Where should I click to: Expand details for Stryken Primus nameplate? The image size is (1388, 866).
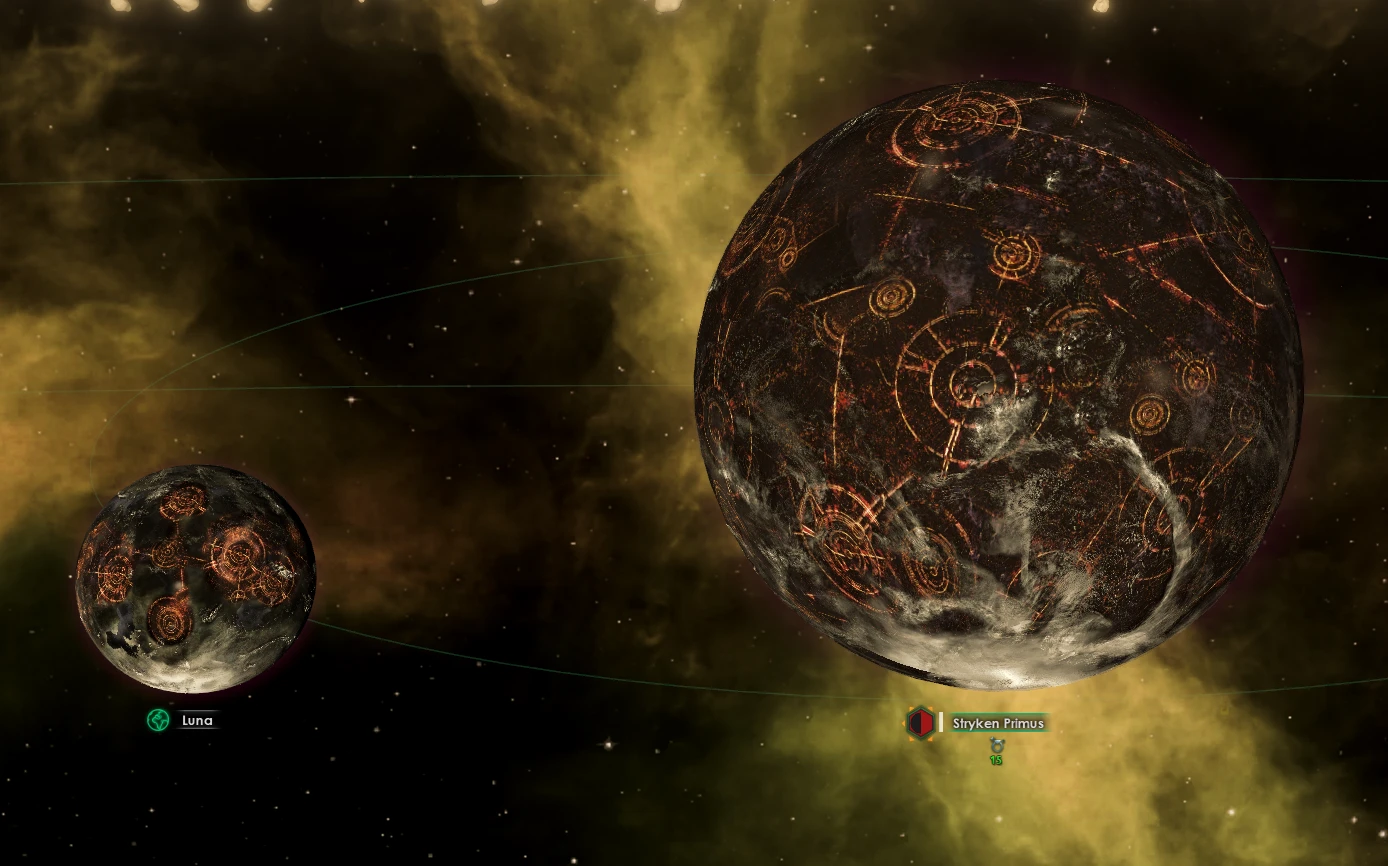[x=998, y=723]
